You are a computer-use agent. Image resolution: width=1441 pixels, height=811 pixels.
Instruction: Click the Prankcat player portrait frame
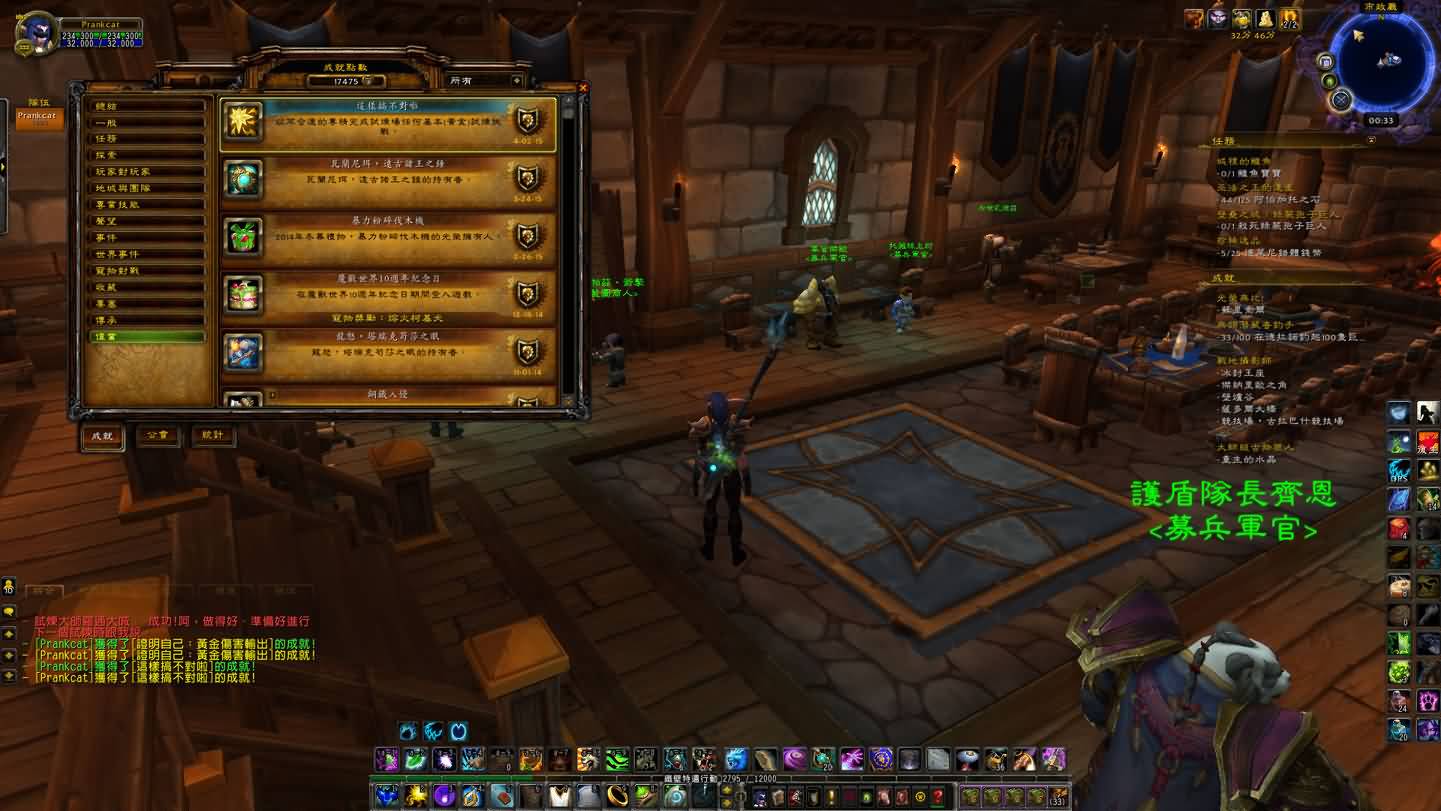click(x=37, y=33)
